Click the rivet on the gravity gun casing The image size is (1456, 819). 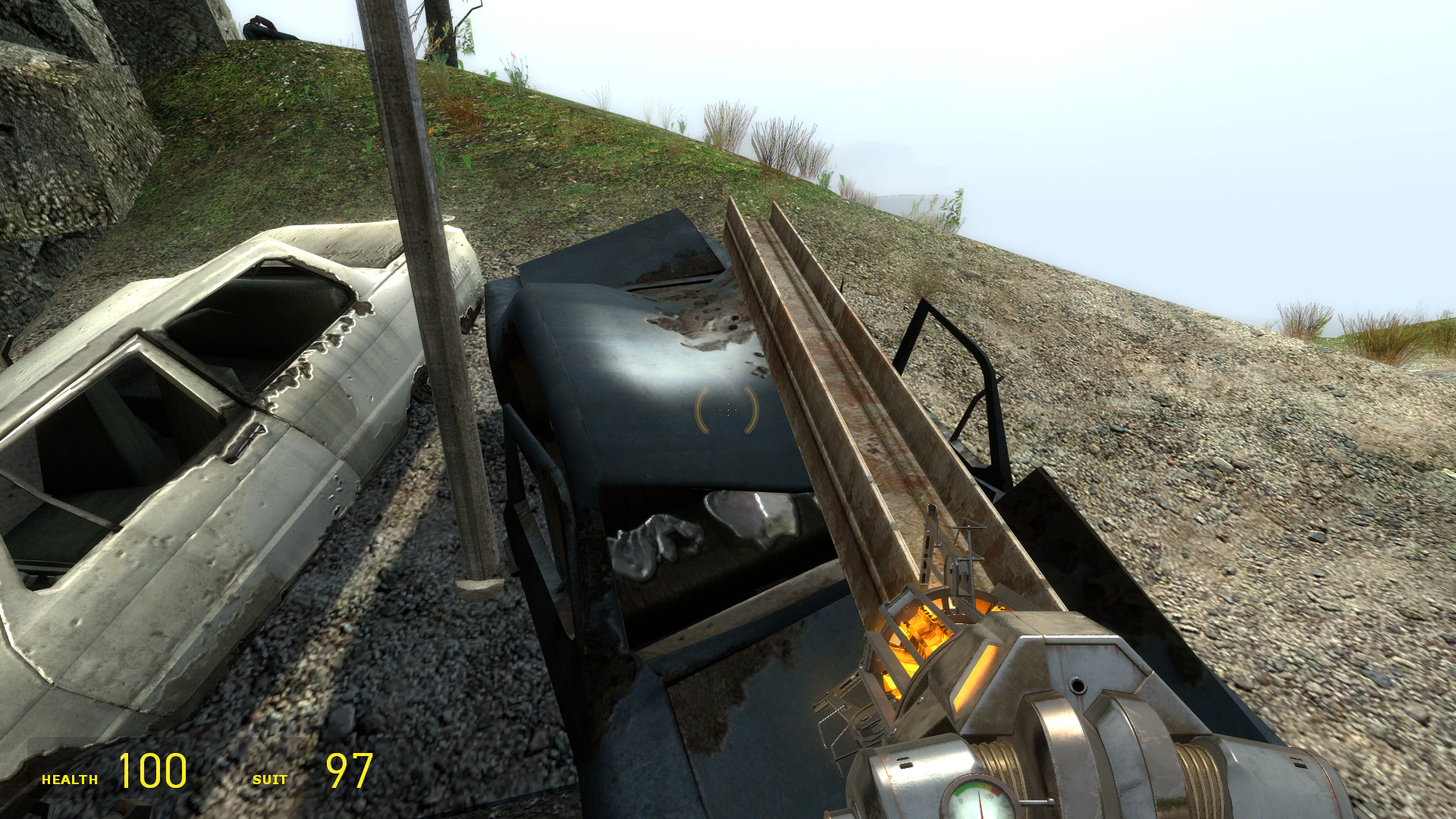pyautogui.click(x=1078, y=683)
